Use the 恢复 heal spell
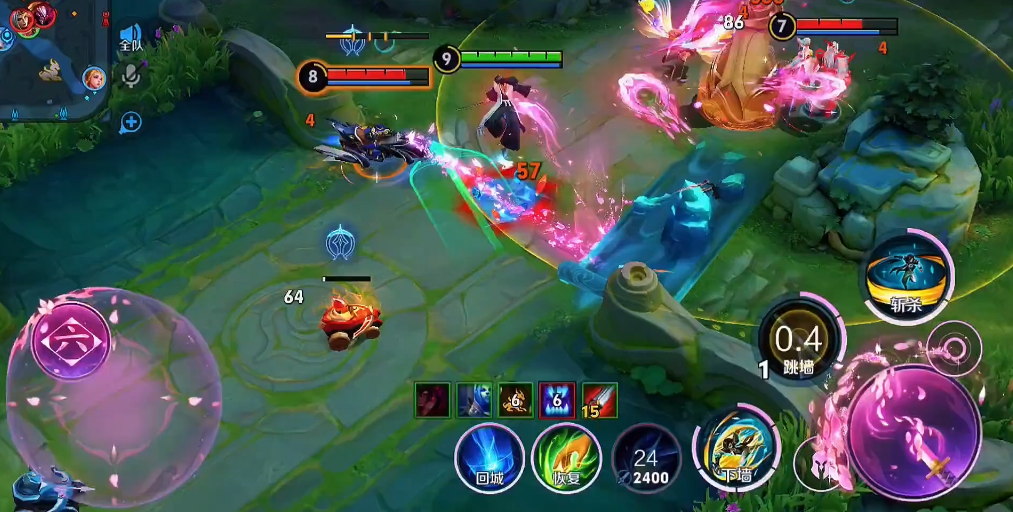Viewport: 1013px width, 512px height. point(566,459)
